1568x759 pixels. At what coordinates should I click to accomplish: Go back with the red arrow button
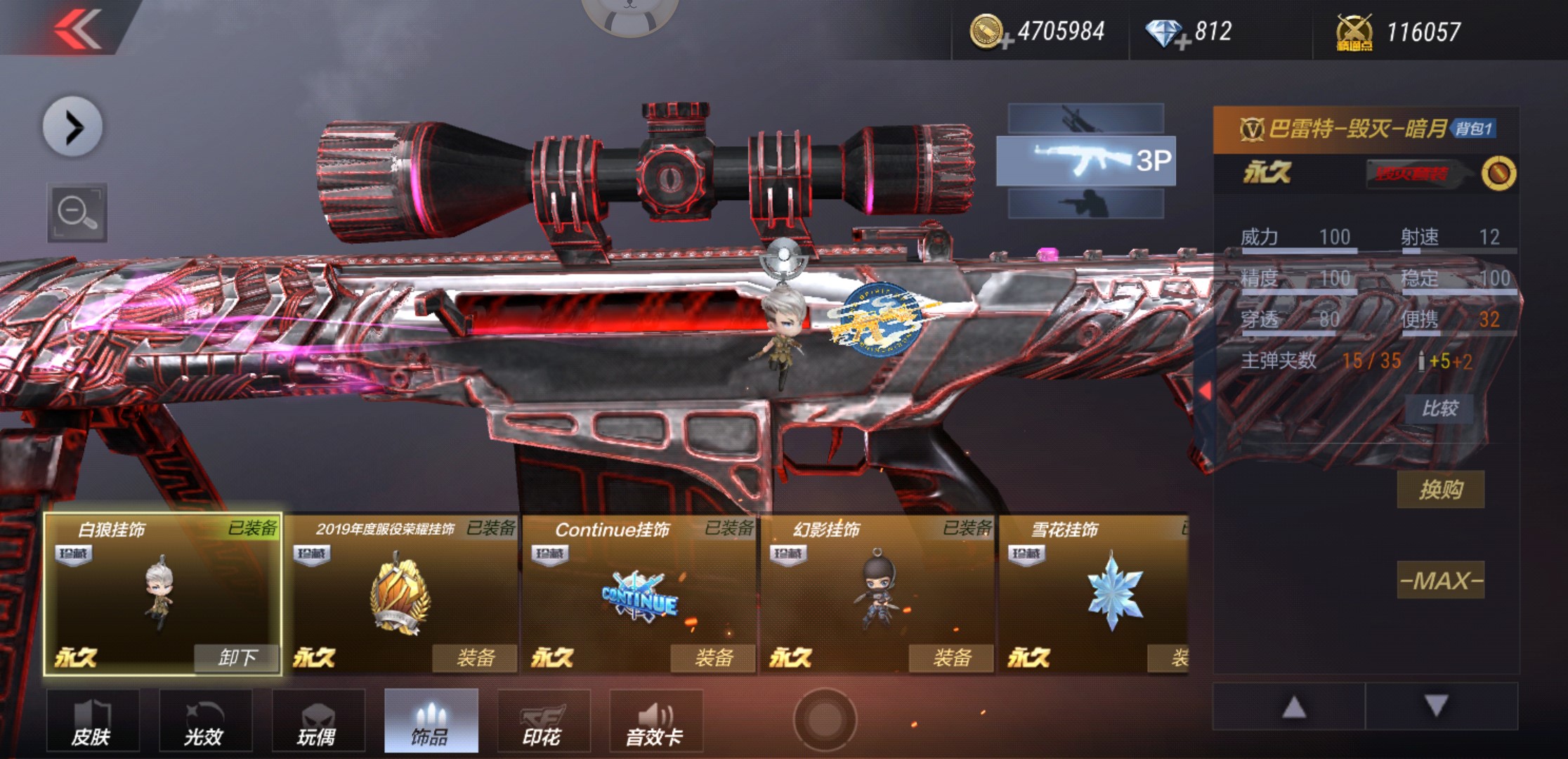pyautogui.click(x=77, y=28)
